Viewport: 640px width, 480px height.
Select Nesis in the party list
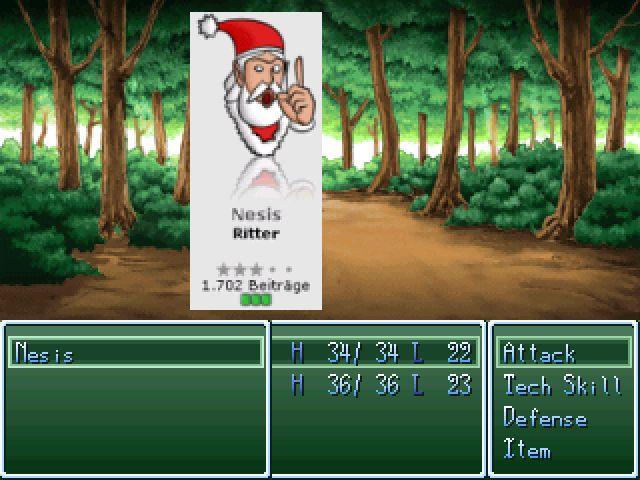(45, 353)
